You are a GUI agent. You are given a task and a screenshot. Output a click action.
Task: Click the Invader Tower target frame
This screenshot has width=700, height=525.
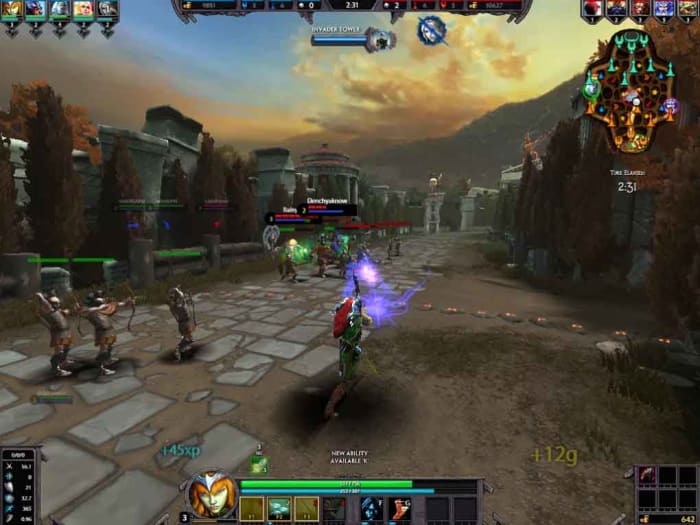click(x=352, y=39)
